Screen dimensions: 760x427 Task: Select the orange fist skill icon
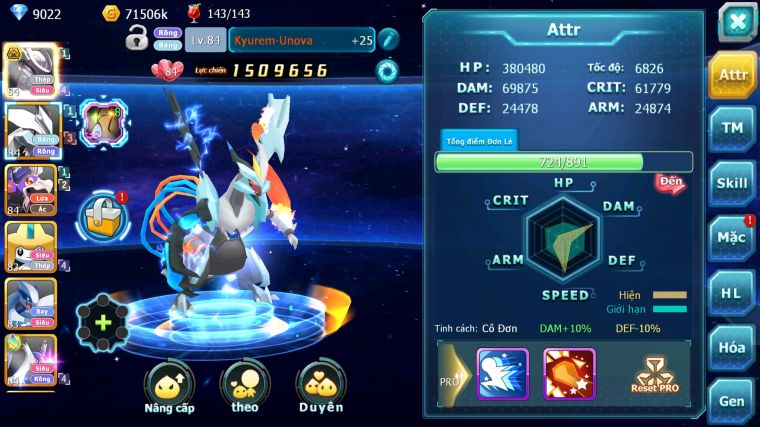(569, 373)
